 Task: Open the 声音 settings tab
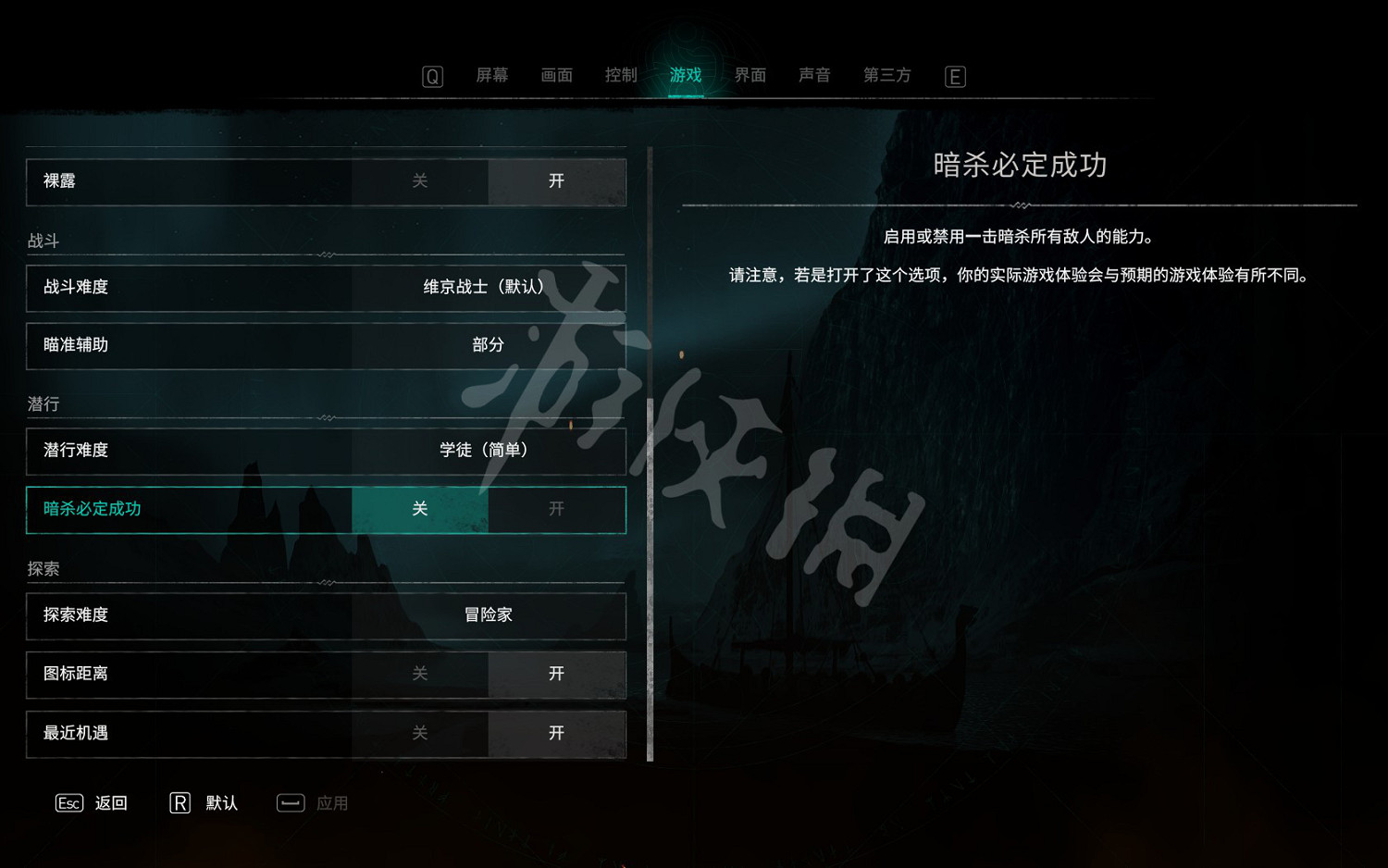[813, 75]
